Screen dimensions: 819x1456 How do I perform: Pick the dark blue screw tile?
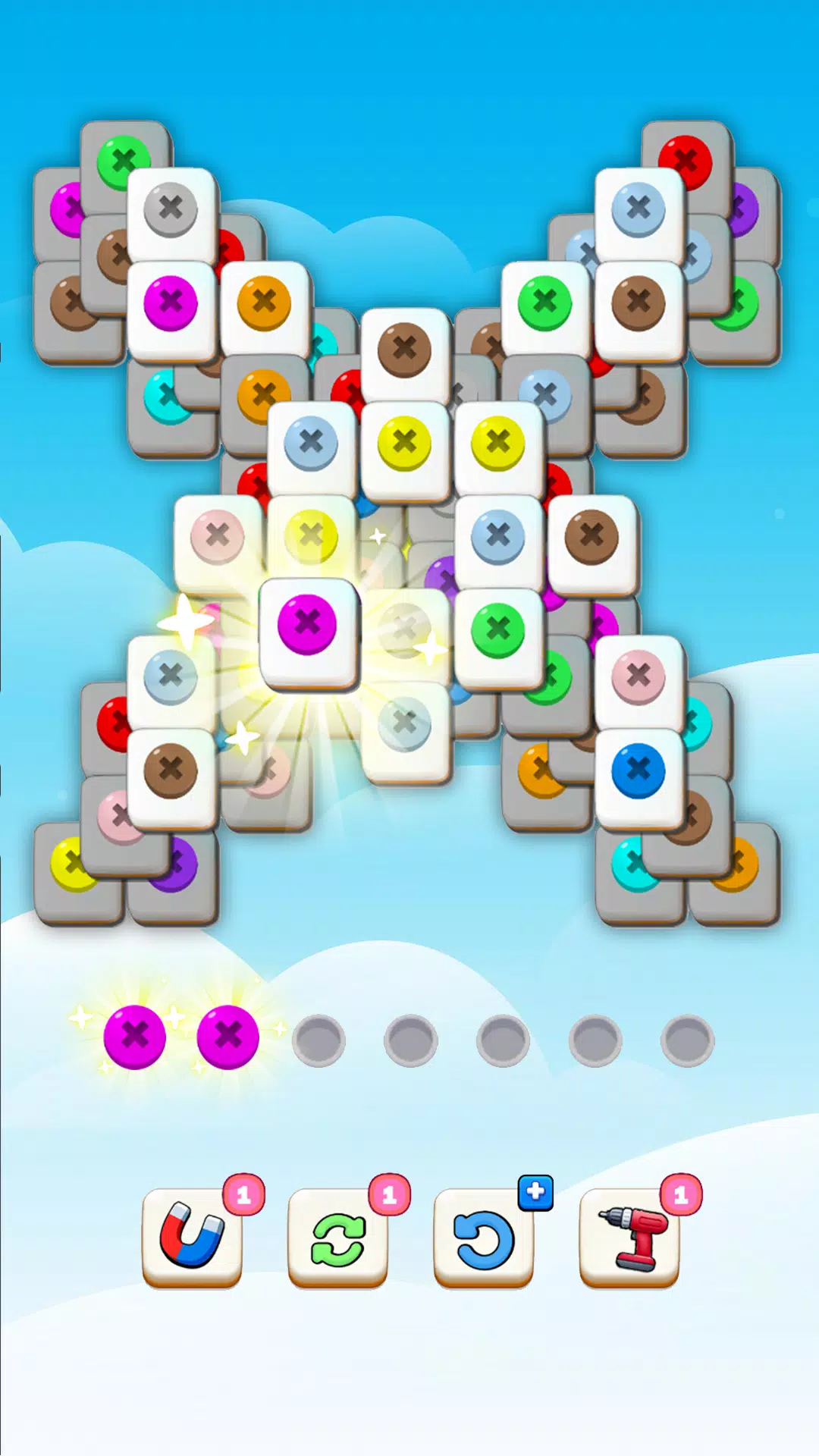pos(639,772)
